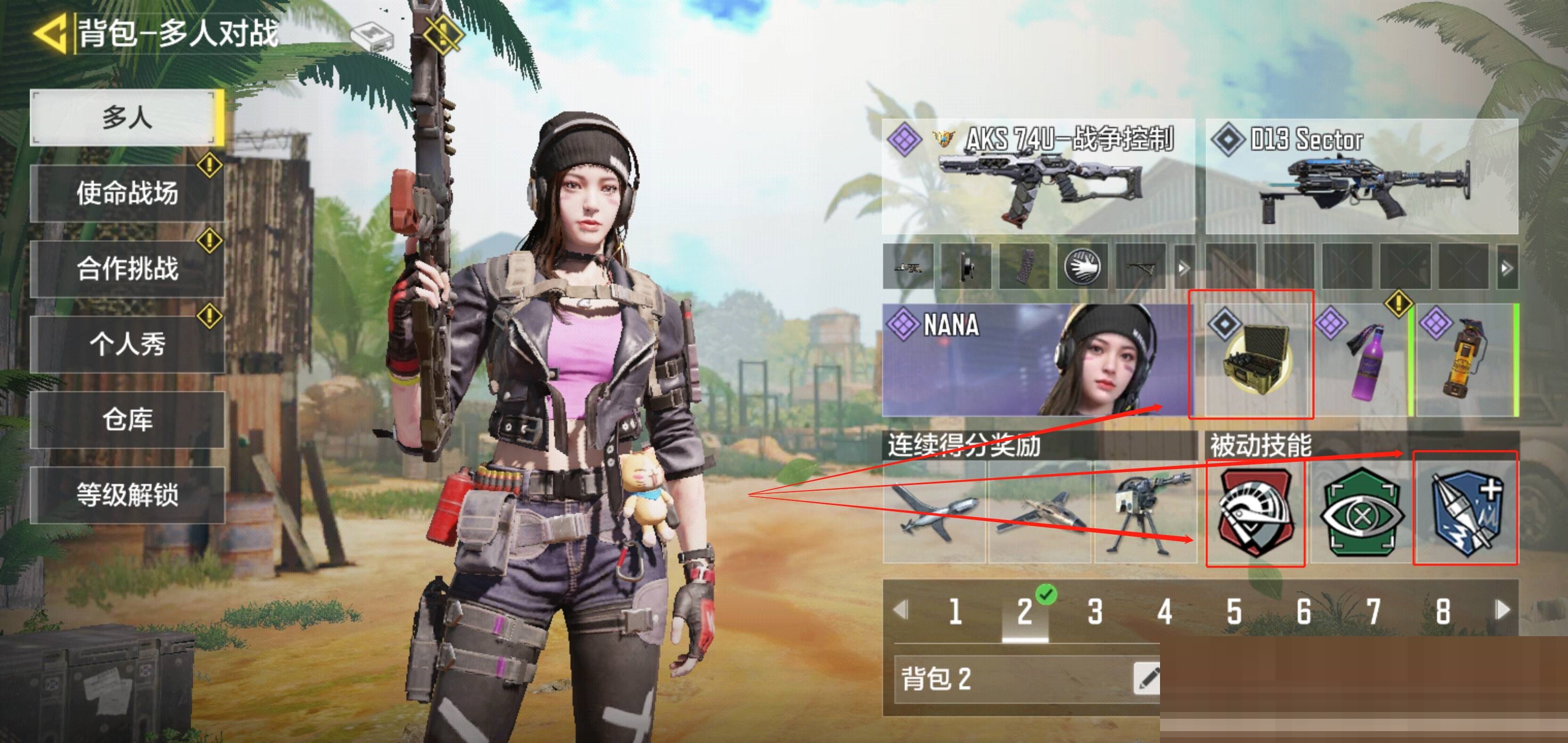Edit the 背包 2 loadout name

coord(1146,678)
